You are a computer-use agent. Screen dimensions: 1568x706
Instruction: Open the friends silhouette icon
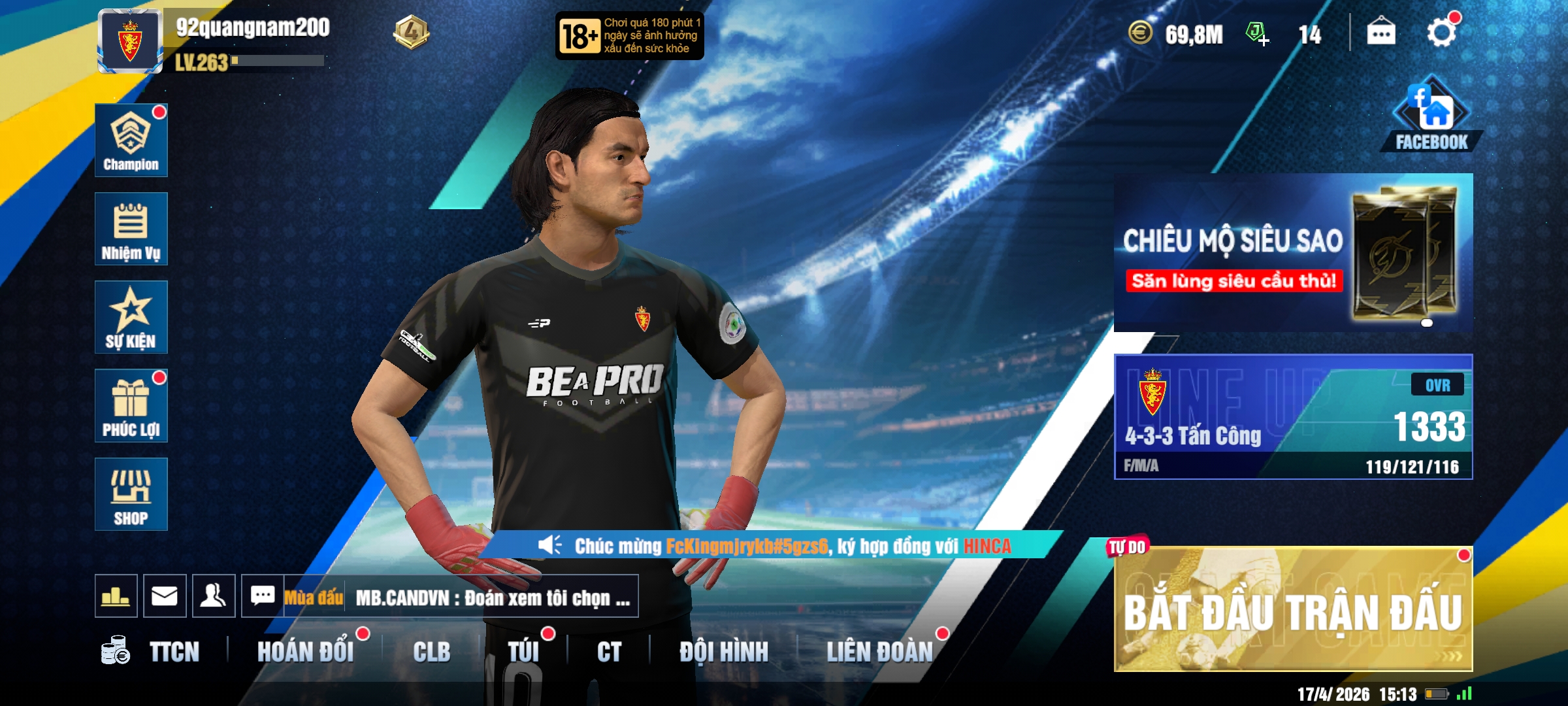pos(214,596)
